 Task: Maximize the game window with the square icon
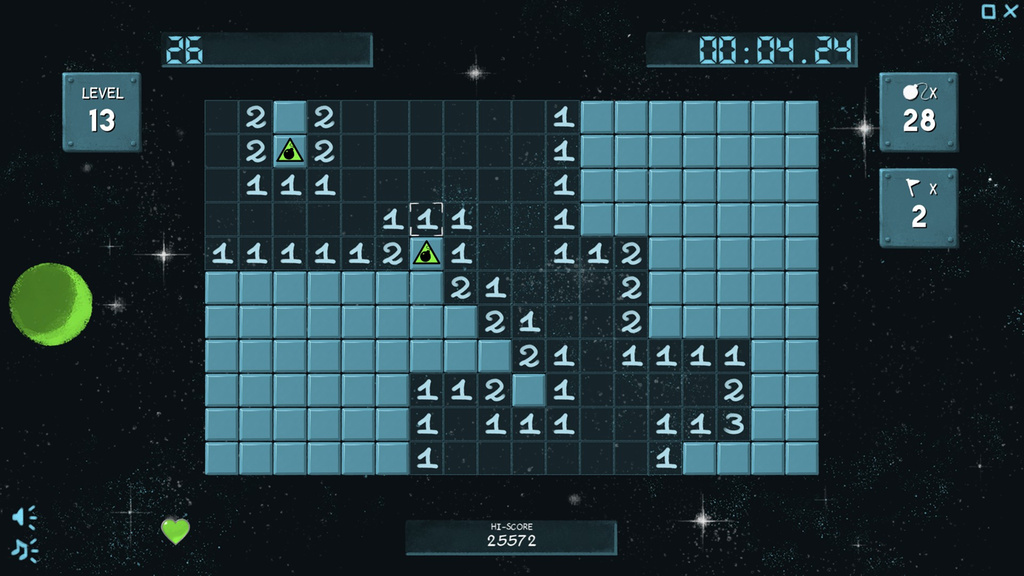(x=988, y=11)
